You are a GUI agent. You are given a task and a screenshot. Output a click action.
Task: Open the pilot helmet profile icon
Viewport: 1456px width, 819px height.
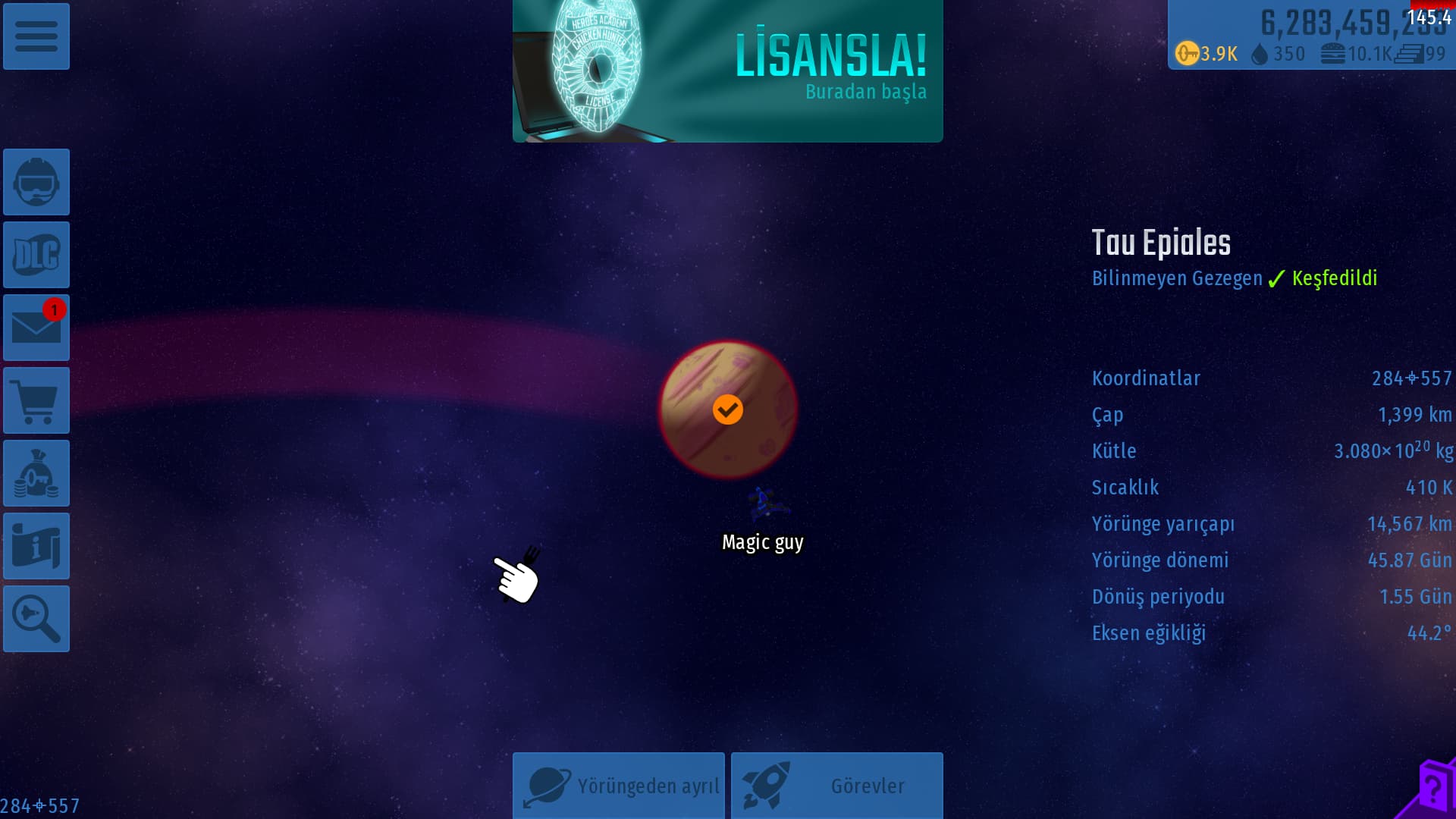(36, 182)
